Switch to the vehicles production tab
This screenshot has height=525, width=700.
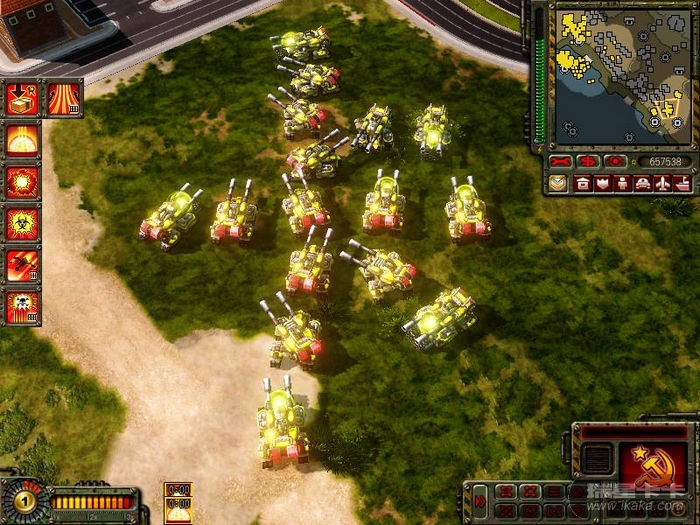point(642,183)
